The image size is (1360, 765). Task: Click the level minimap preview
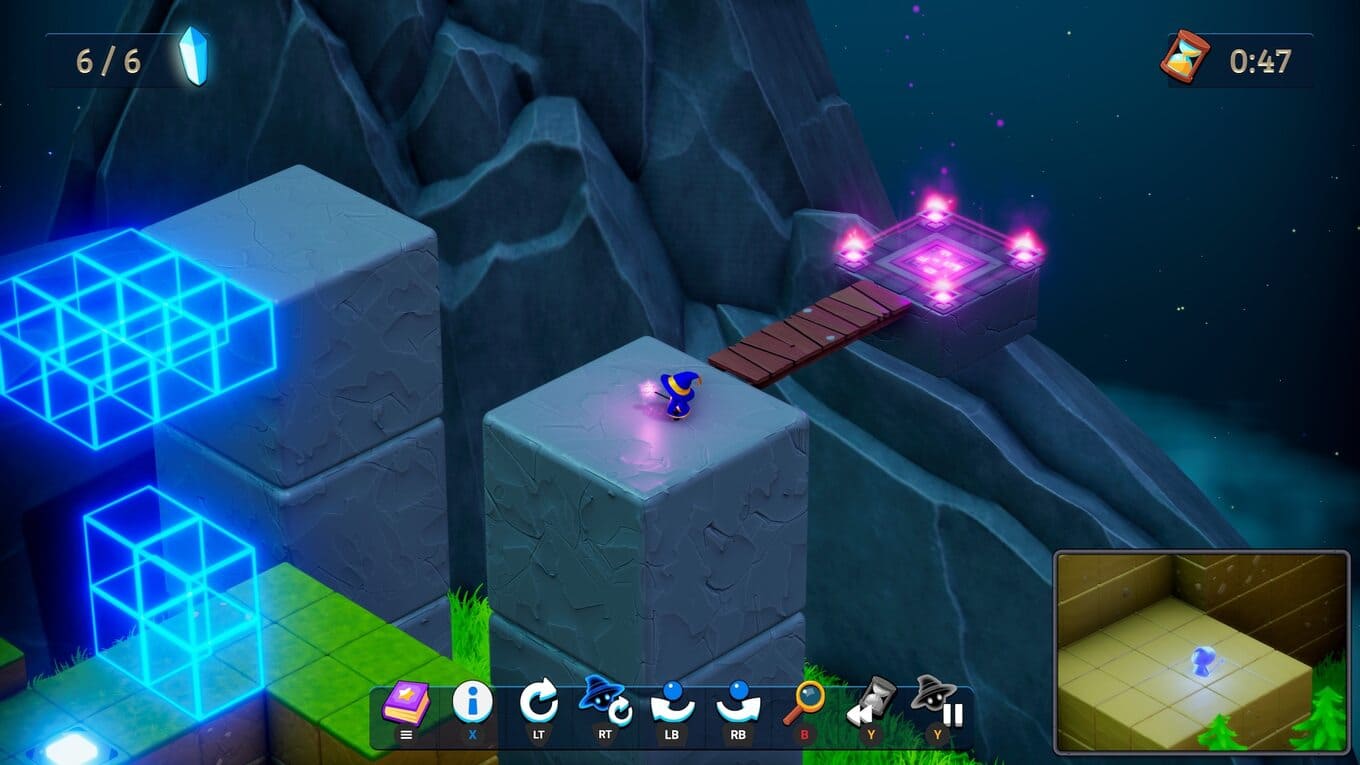point(1201,651)
